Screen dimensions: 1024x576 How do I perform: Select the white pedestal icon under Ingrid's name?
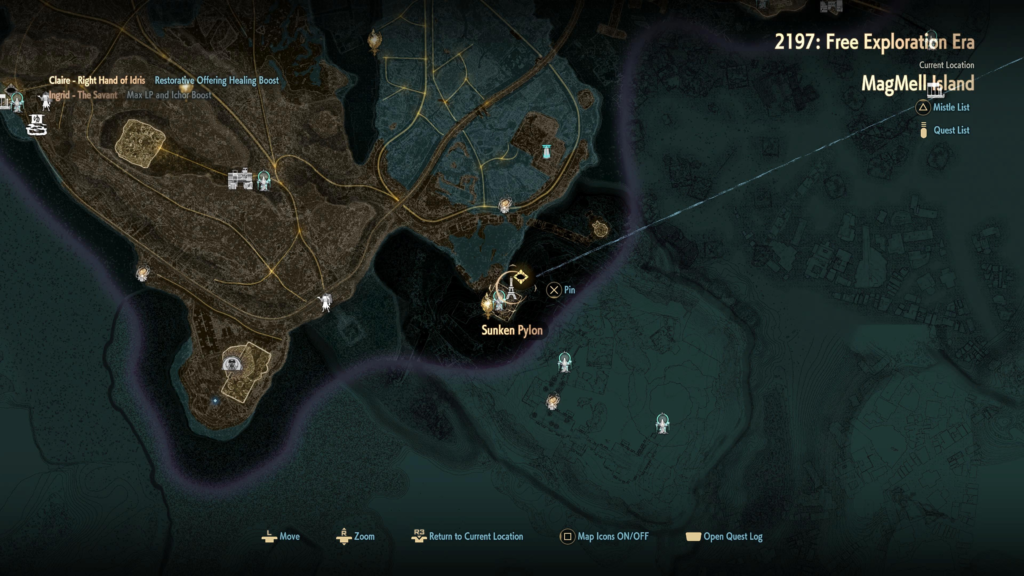click(x=38, y=125)
